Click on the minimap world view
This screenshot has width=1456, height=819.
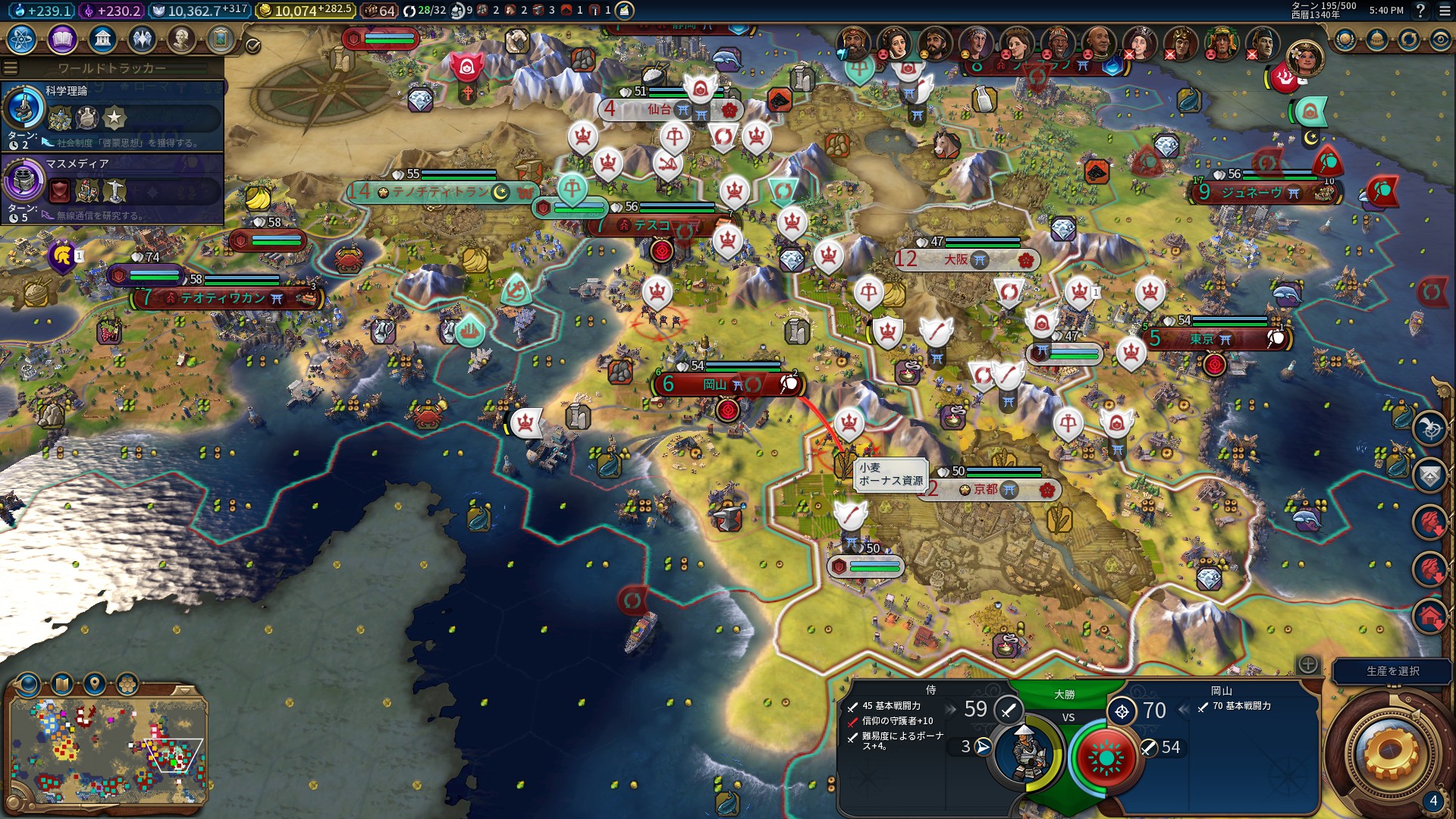point(108,751)
